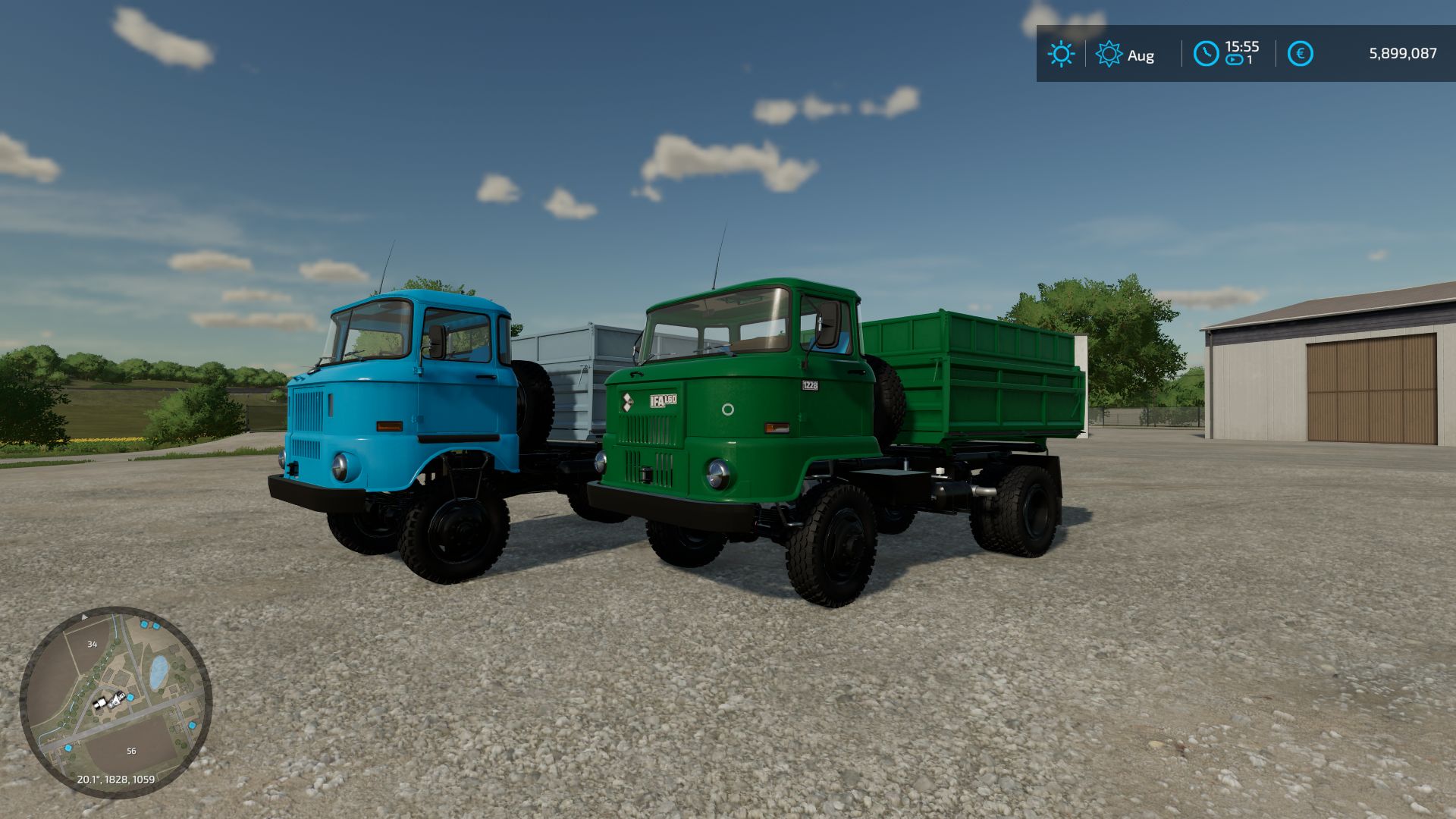Click field number 34 on the minimap
This screenshot has height=819, width=1456.
click(x=93, y=644)
